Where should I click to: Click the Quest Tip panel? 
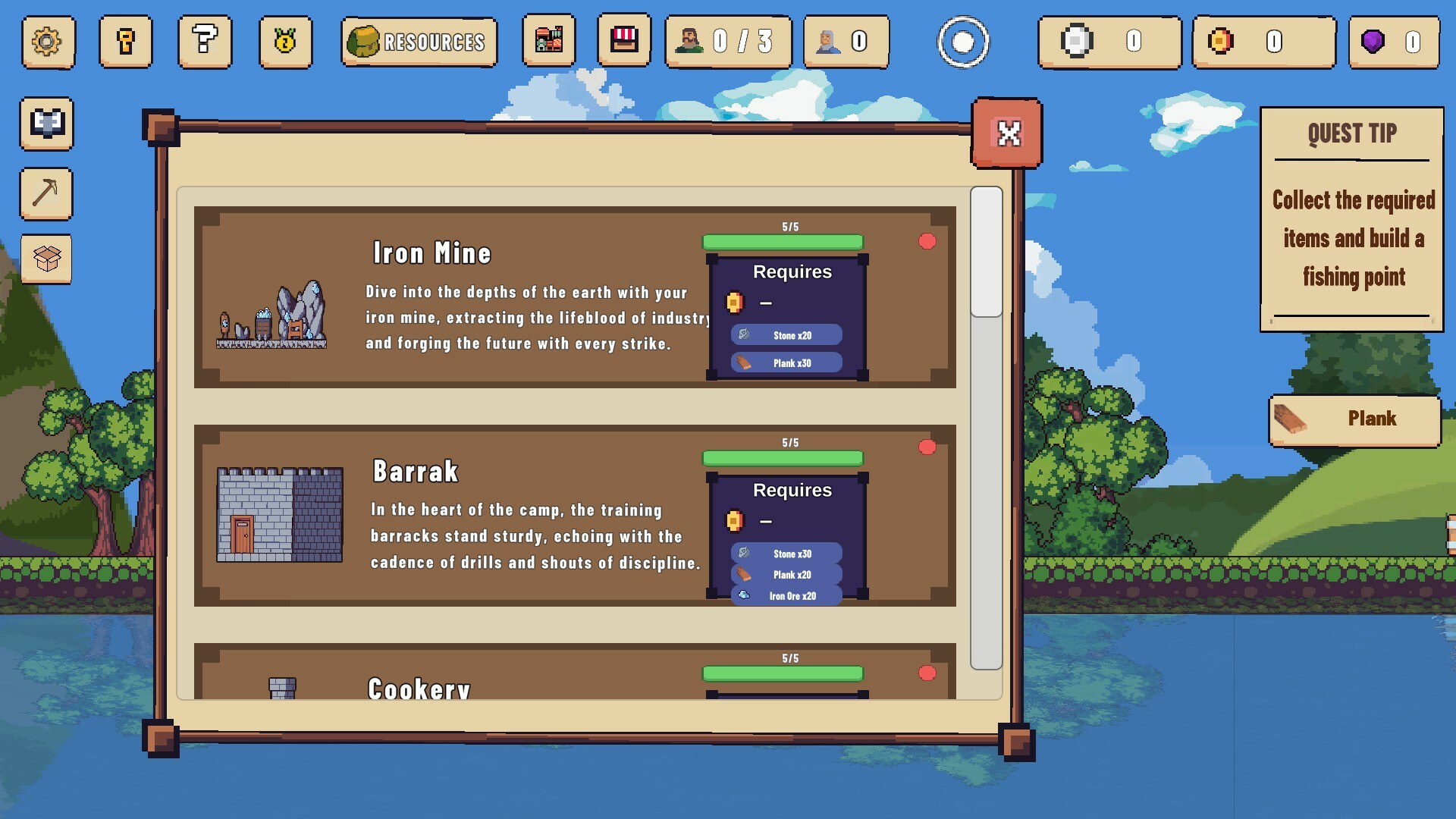[x=1351, y=219]
